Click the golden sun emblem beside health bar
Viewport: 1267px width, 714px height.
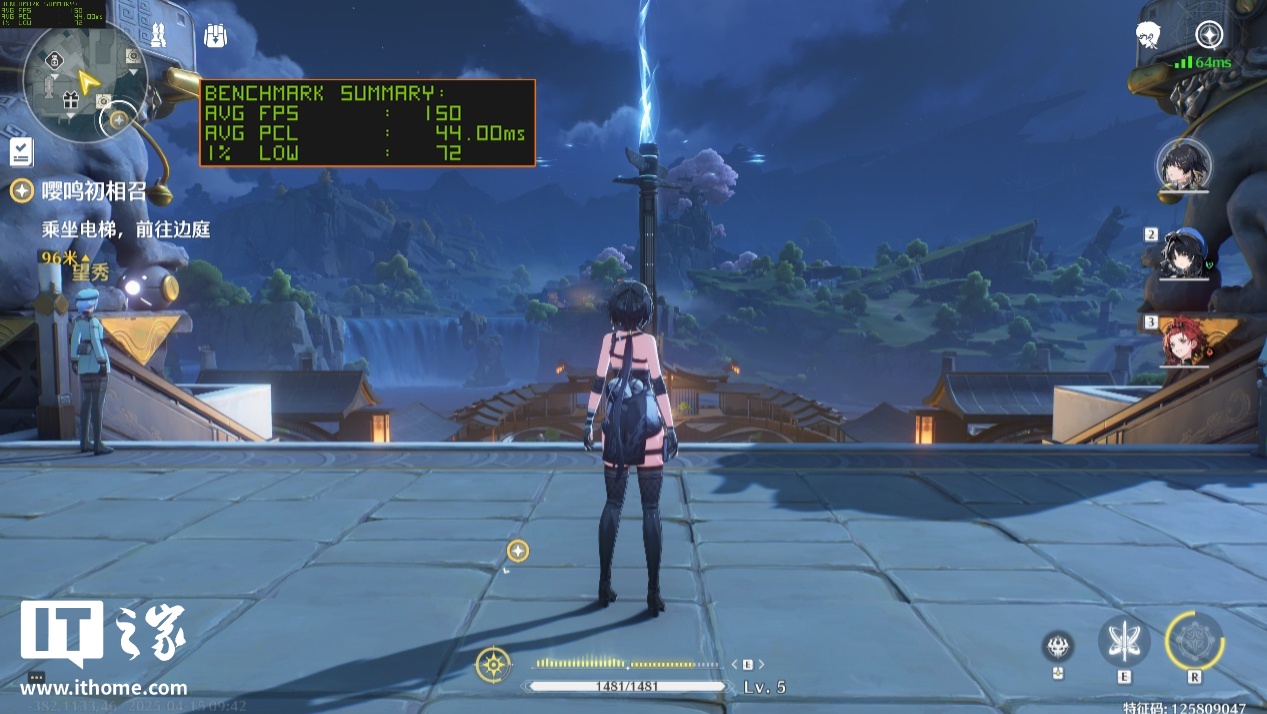tap(494, 664)
